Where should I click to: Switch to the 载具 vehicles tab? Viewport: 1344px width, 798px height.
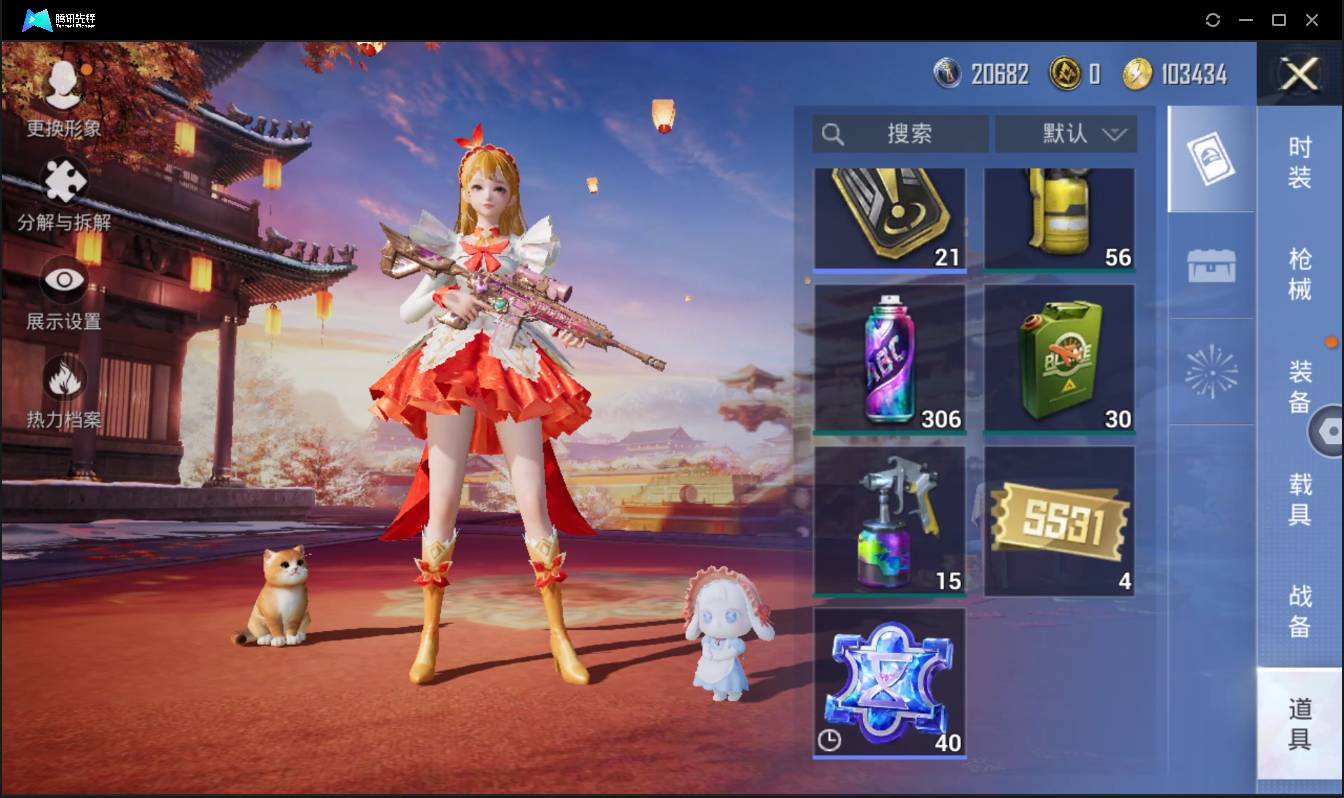pos(1299,499)
